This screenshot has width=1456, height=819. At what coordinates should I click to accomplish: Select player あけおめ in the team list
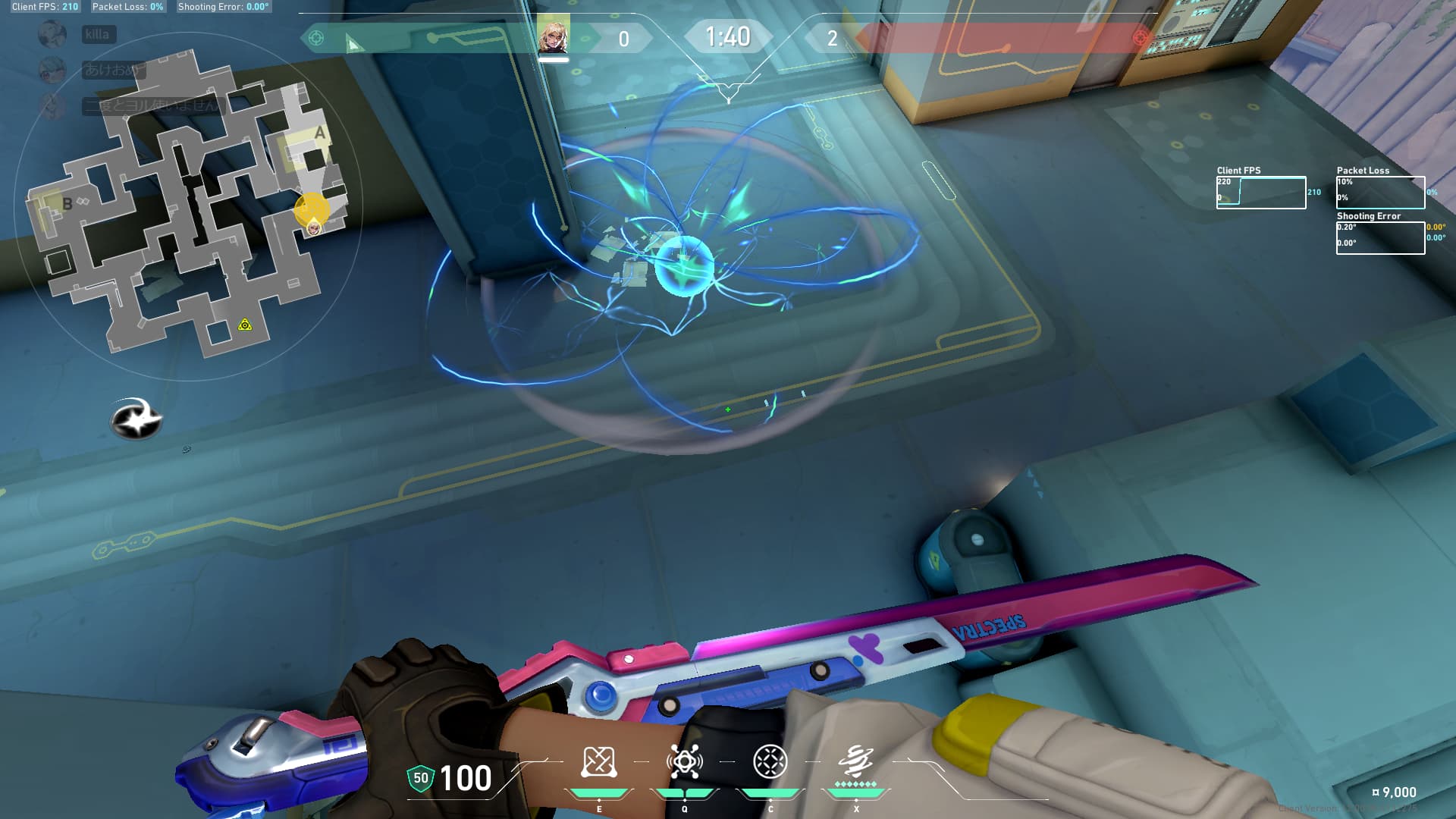[x=112, y=70]
